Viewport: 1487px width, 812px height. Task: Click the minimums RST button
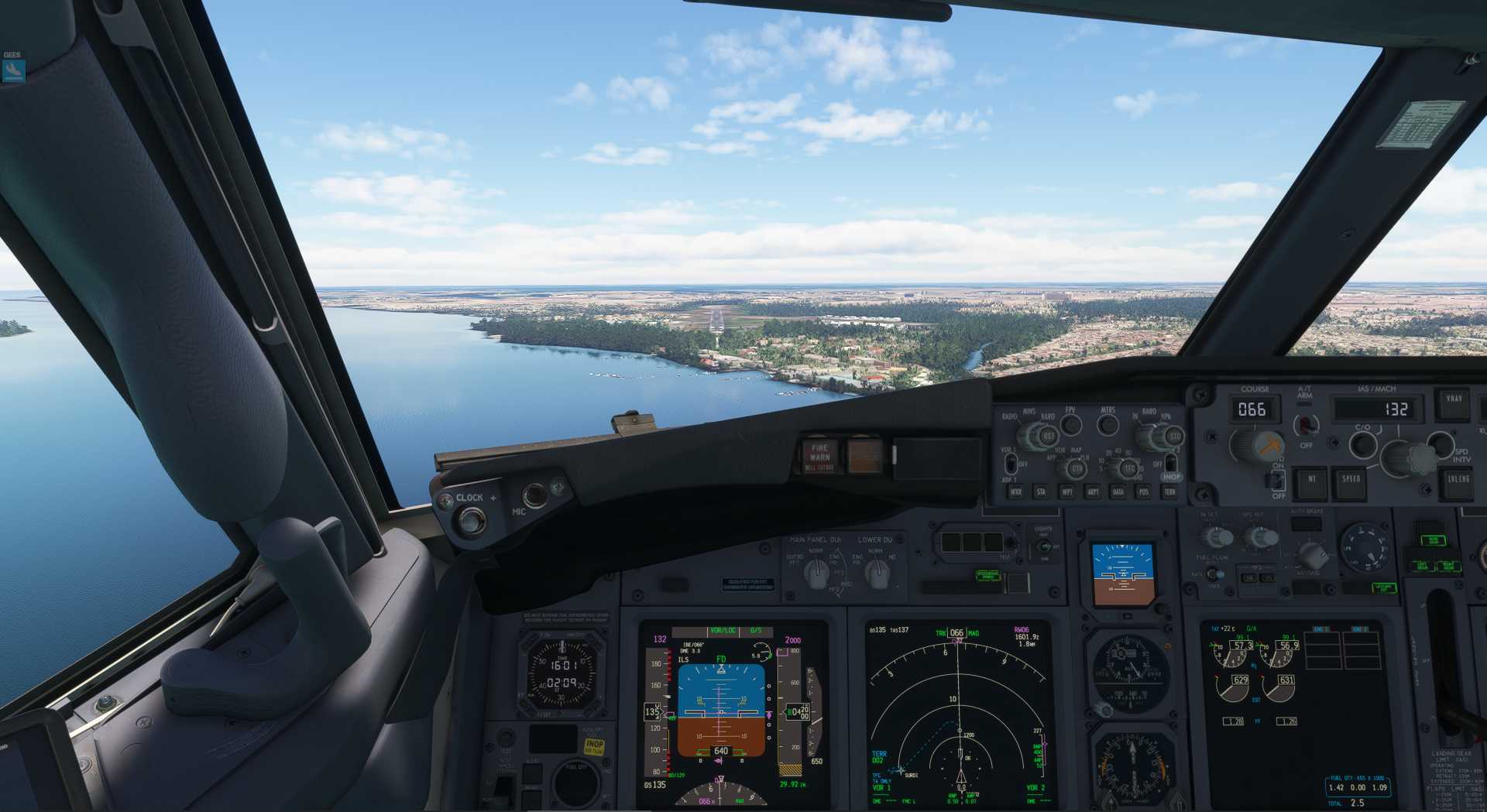pos(1048,437)
